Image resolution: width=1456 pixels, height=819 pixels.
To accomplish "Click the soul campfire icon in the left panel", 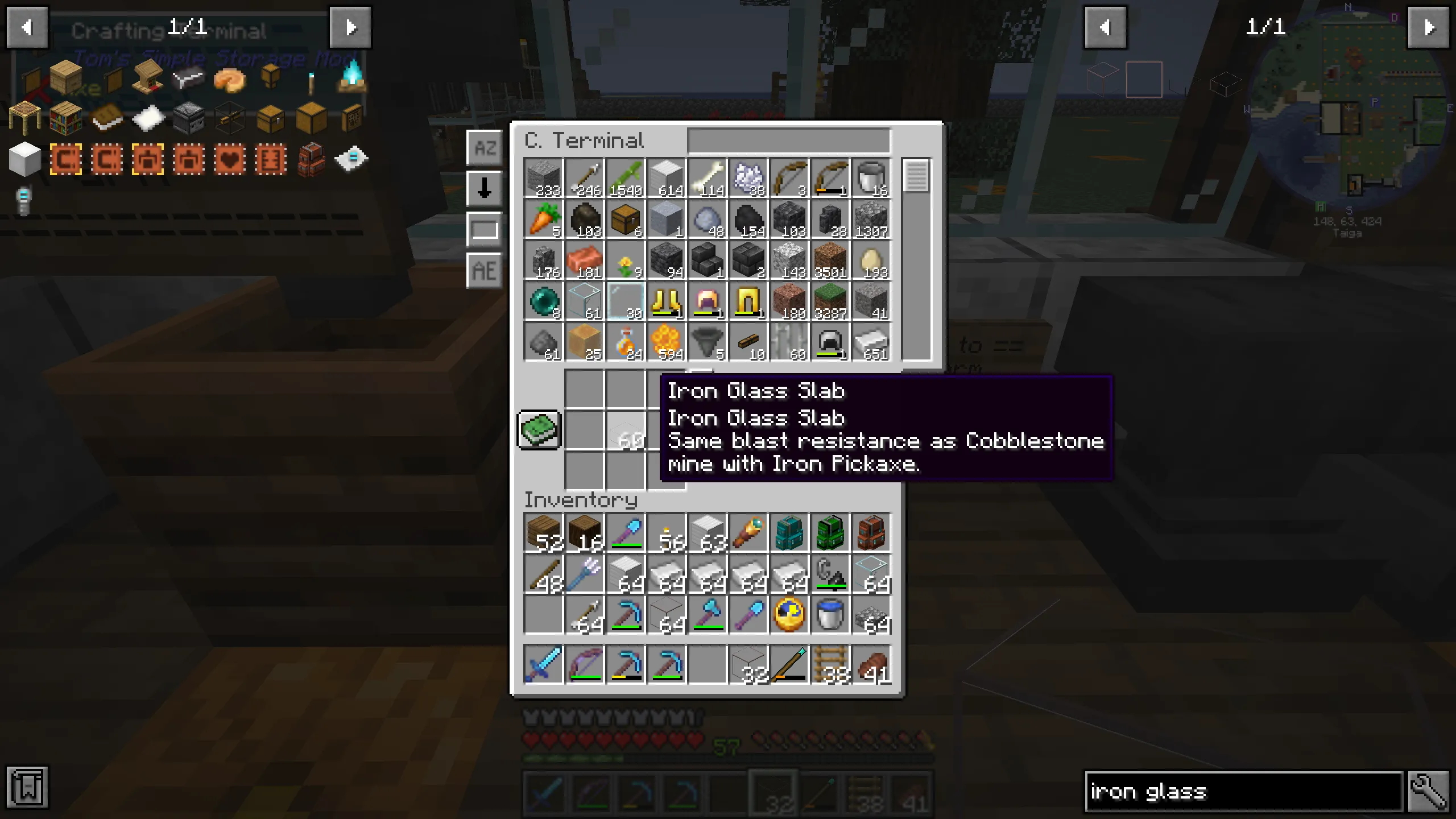I will (353, 80).
